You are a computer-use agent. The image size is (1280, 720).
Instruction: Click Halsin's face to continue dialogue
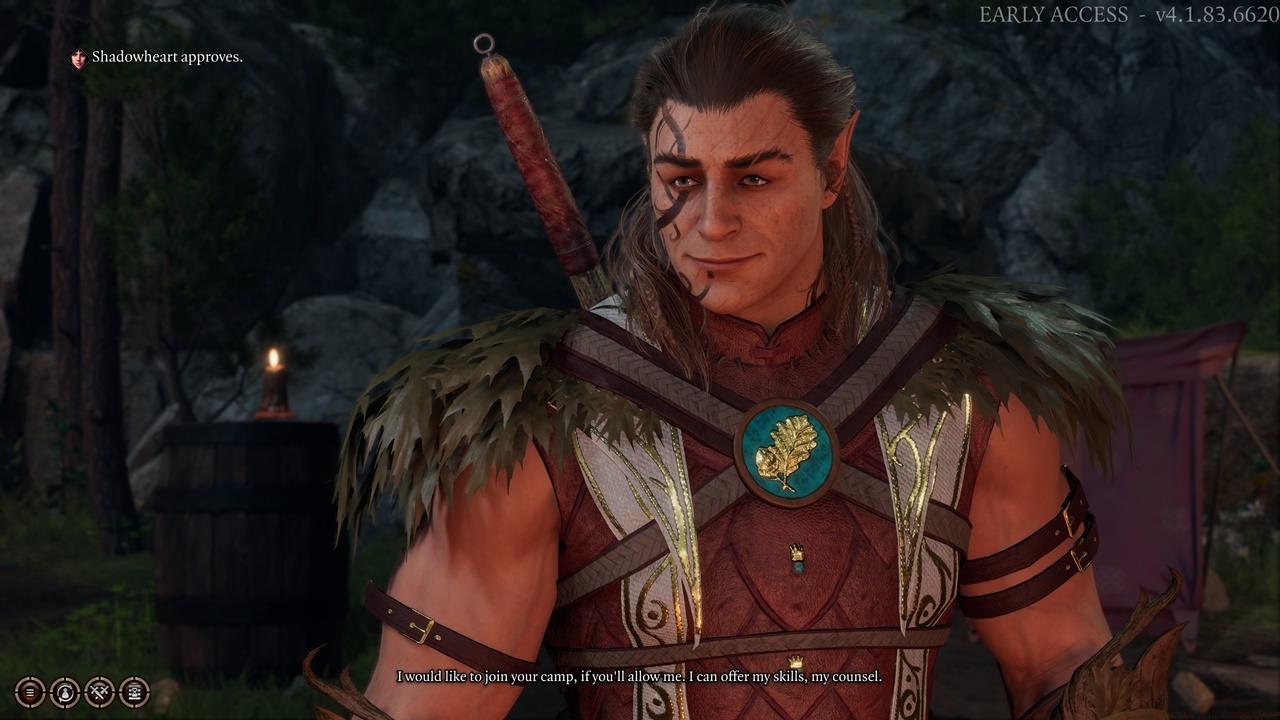pyautogui.click(x=730, y=200)
